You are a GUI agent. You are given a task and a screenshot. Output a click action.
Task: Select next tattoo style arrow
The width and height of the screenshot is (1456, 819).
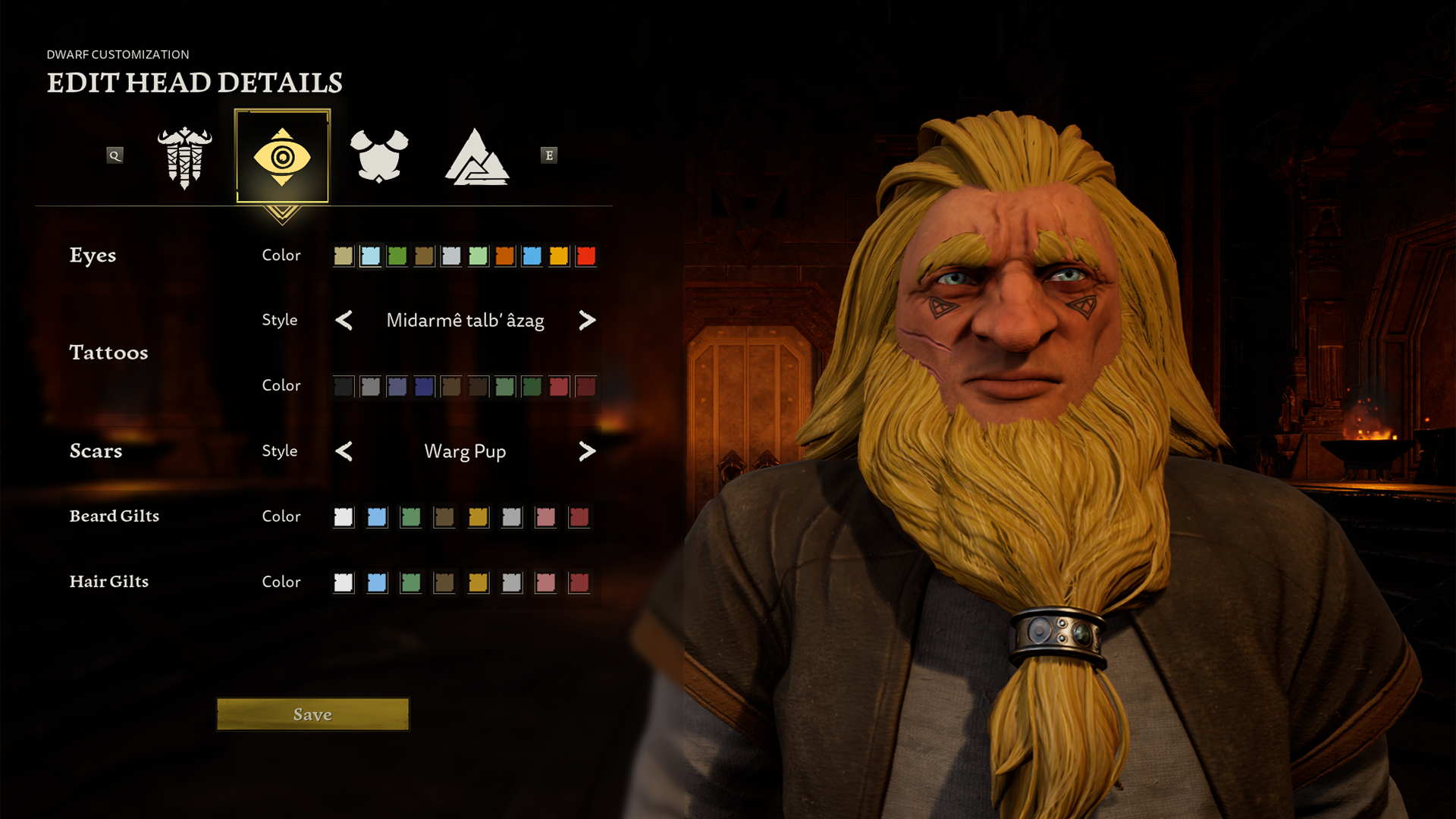[587, 321]
